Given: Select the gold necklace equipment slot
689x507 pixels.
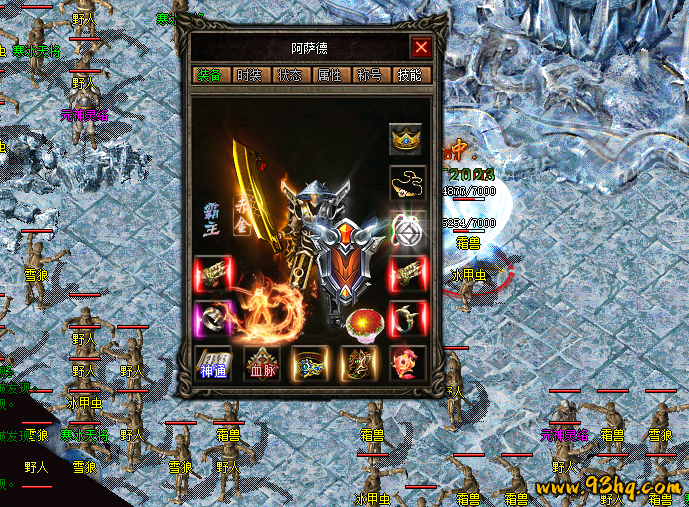Looking at the screenshot, I should 406,183.
